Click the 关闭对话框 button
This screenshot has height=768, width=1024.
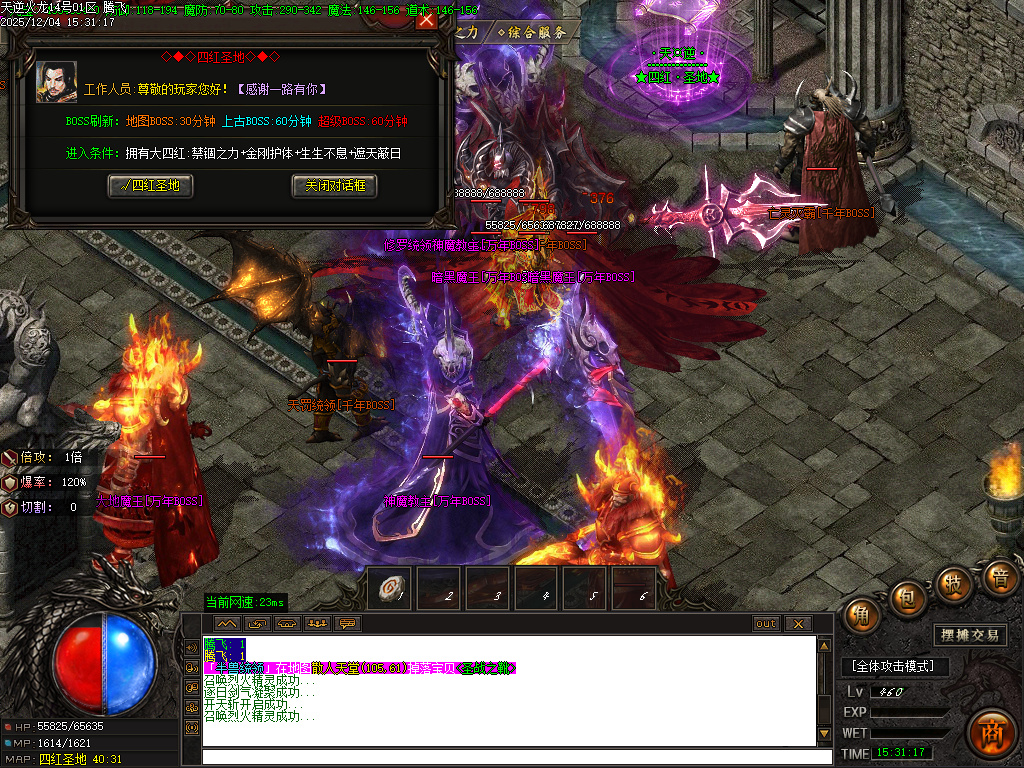point(335,186)
